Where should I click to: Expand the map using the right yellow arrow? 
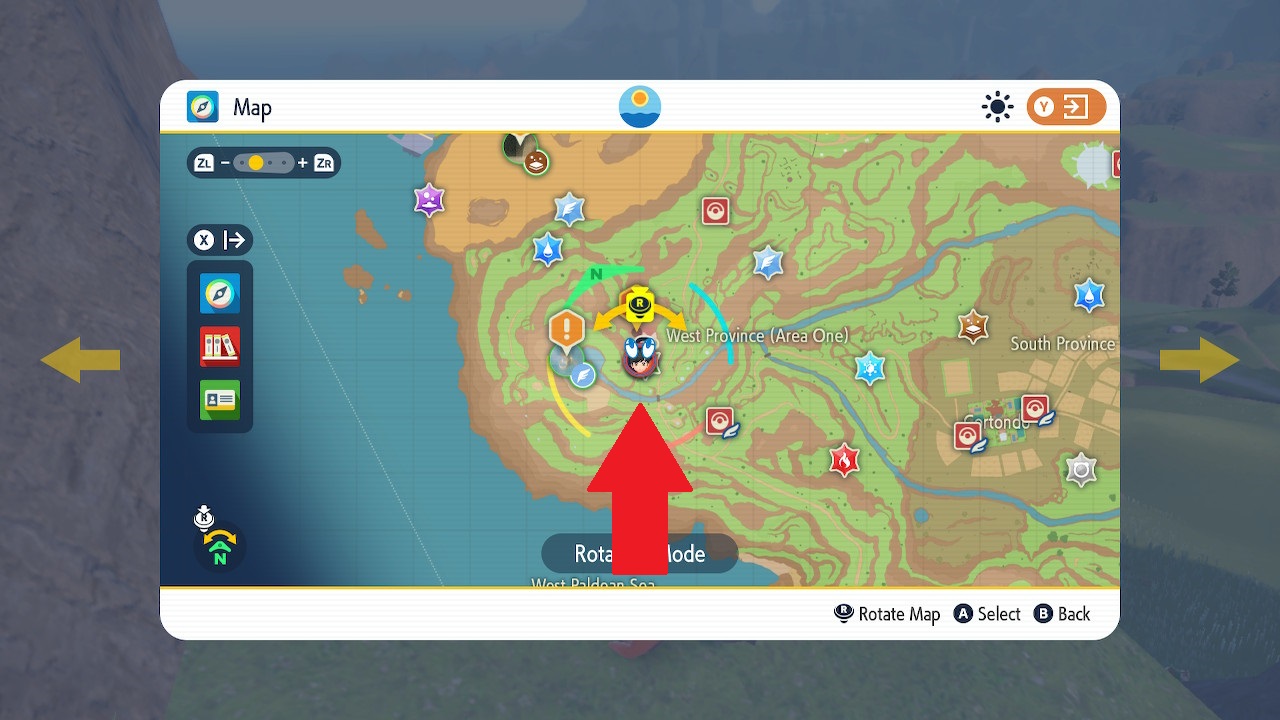[x=1200, y=360]
